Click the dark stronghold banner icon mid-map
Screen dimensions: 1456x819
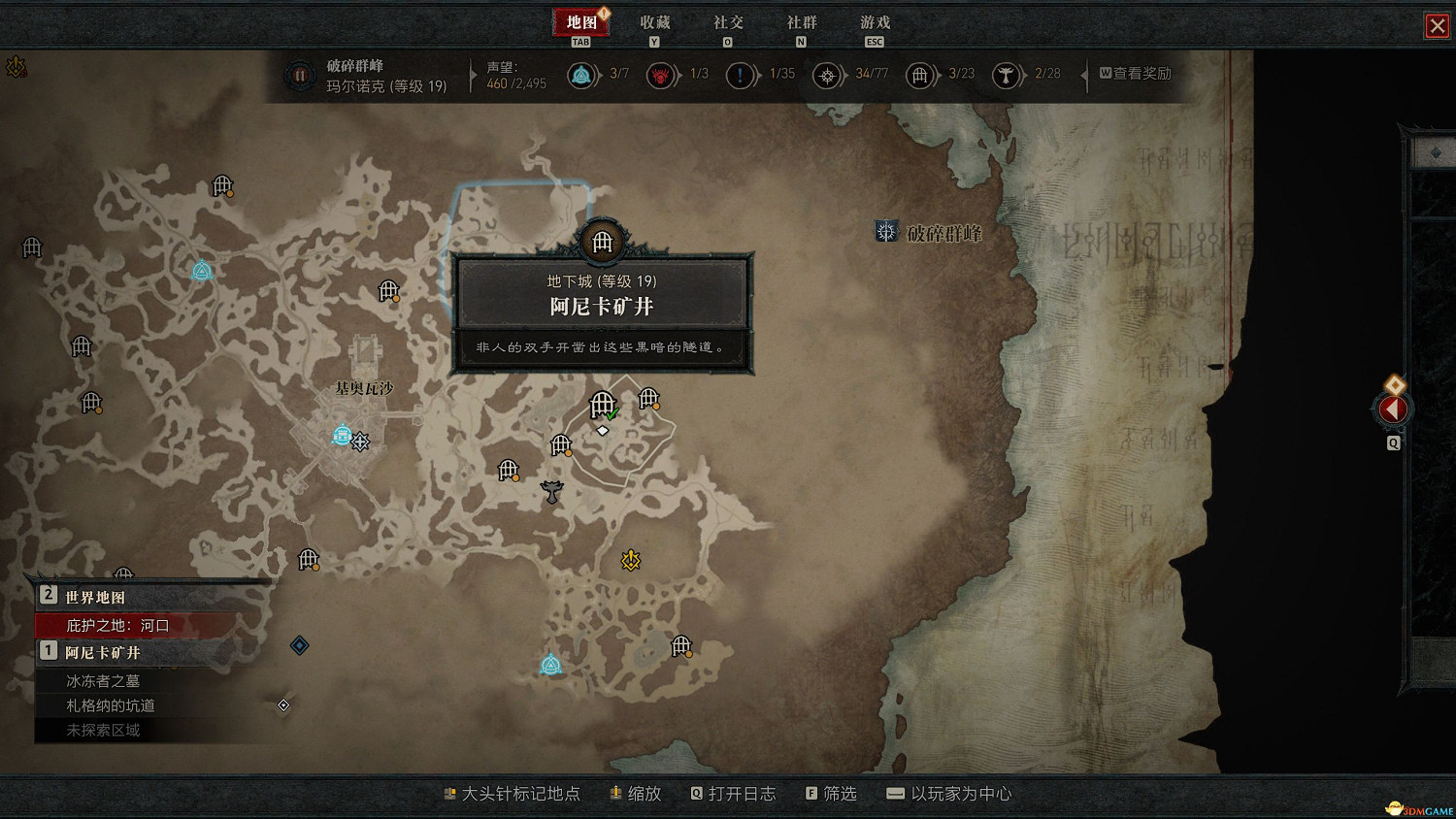(x=550, y=490)
